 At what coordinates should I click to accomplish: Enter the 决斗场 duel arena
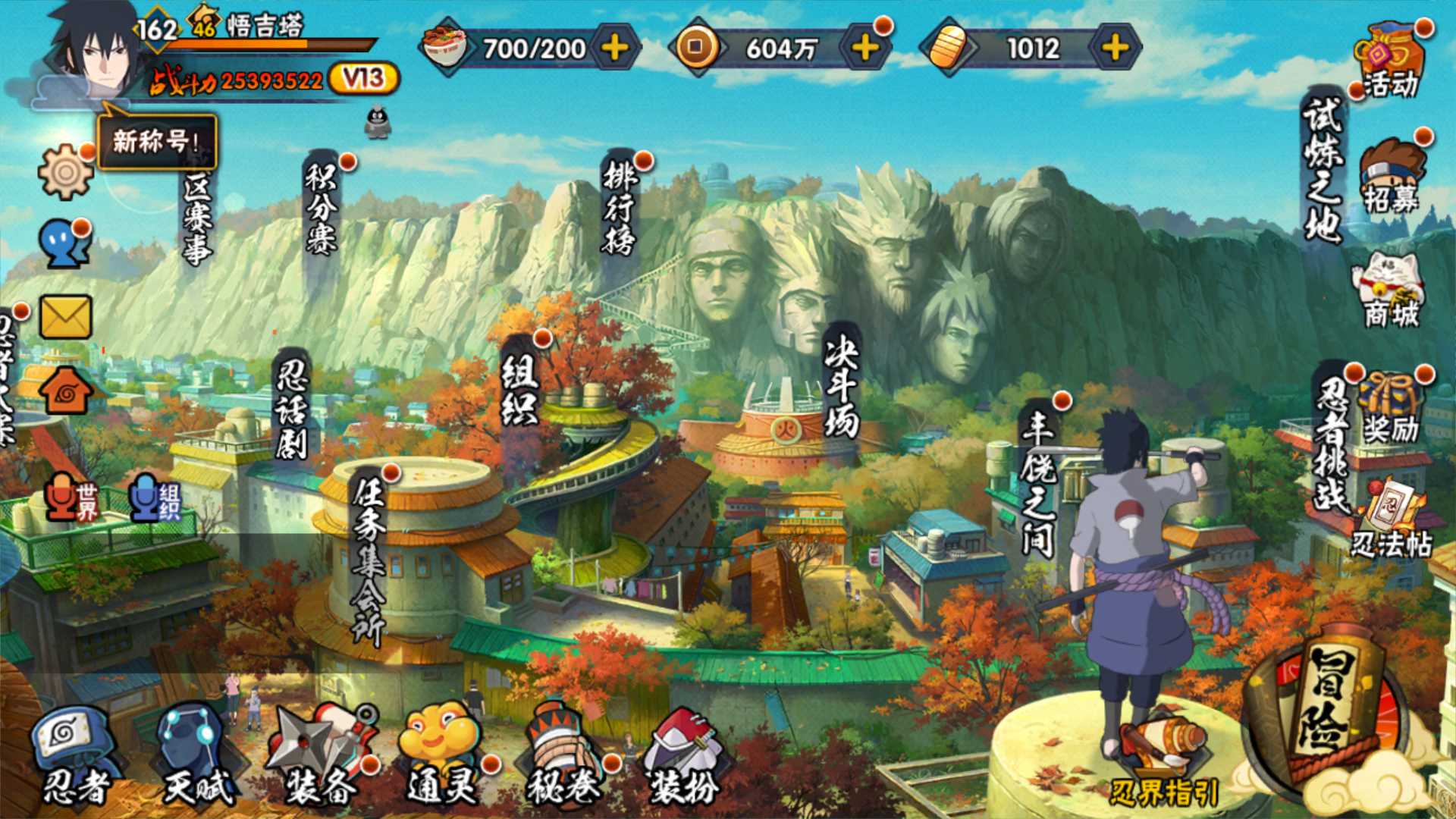841,387
